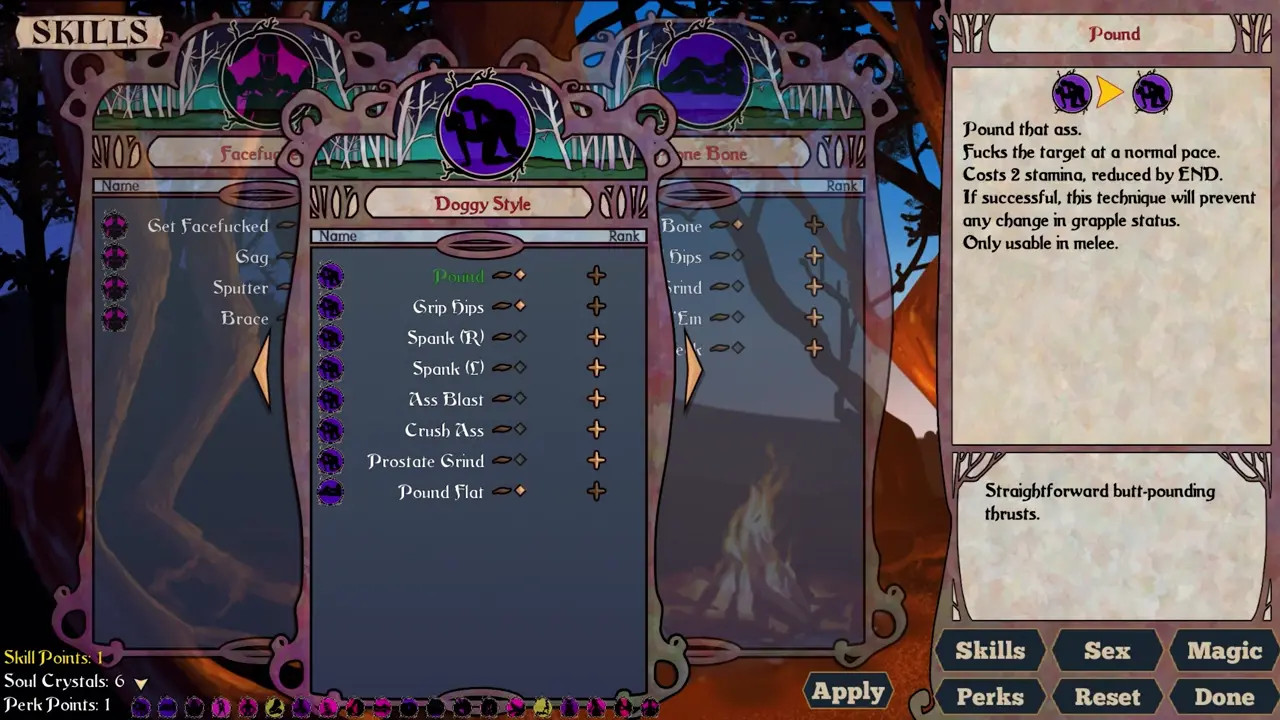
Task: Raise the Crush Ass rank
Action: click(x=596, y=430)
